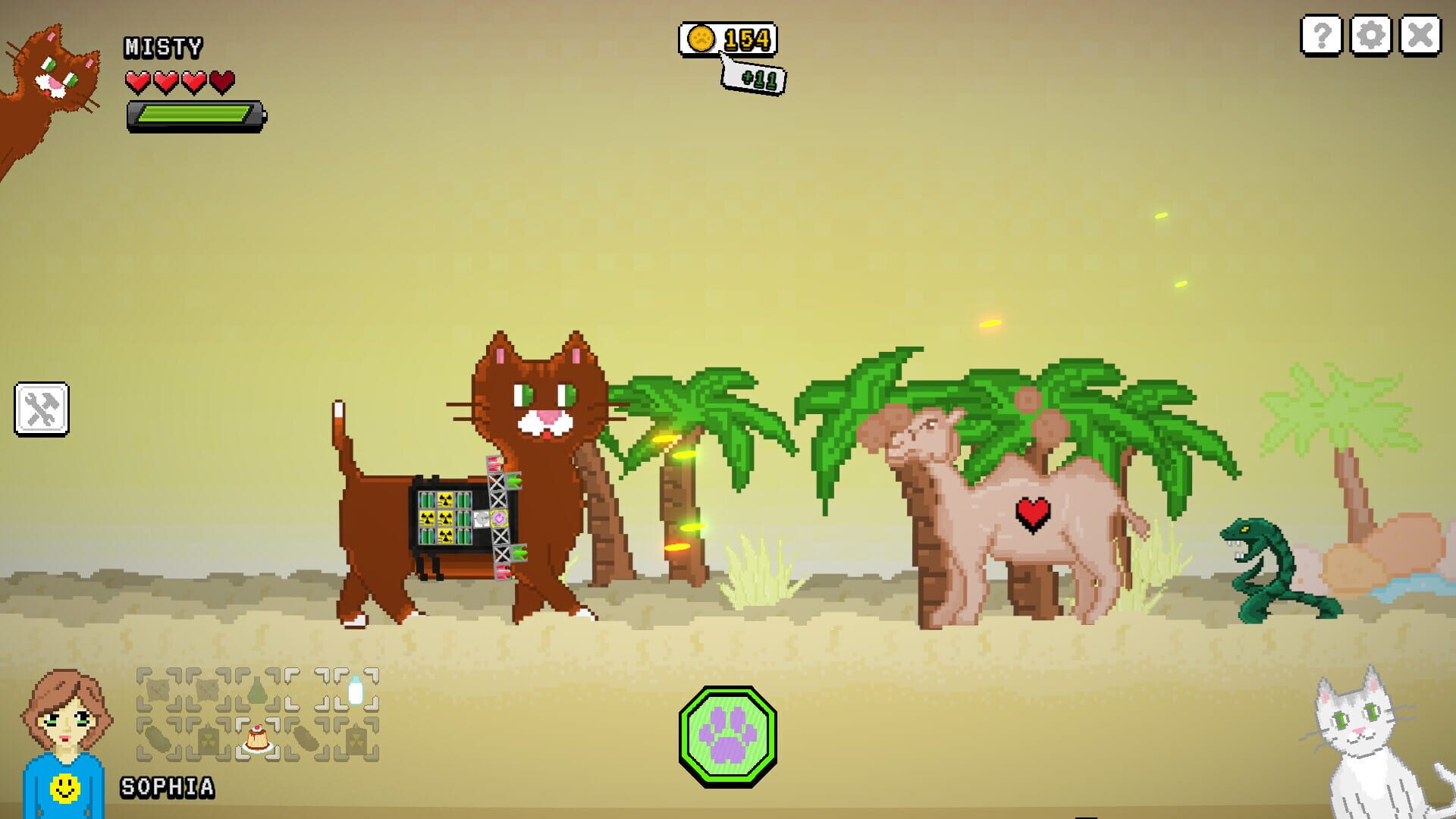Click the greyed-out green potion bottle slot
Image resolution: width=1456 pixels, height=819 pixels.
pyautogui.click(x=257, y=689)
